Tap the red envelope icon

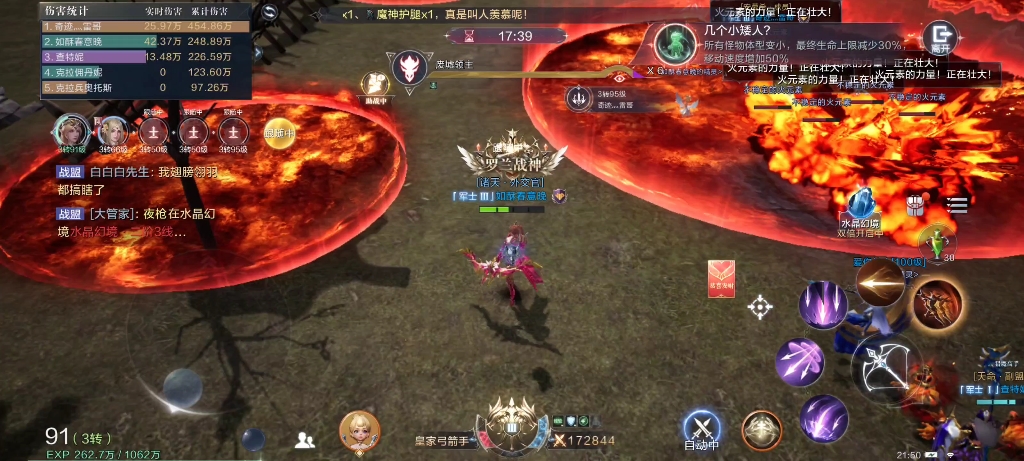coord(722,277)
